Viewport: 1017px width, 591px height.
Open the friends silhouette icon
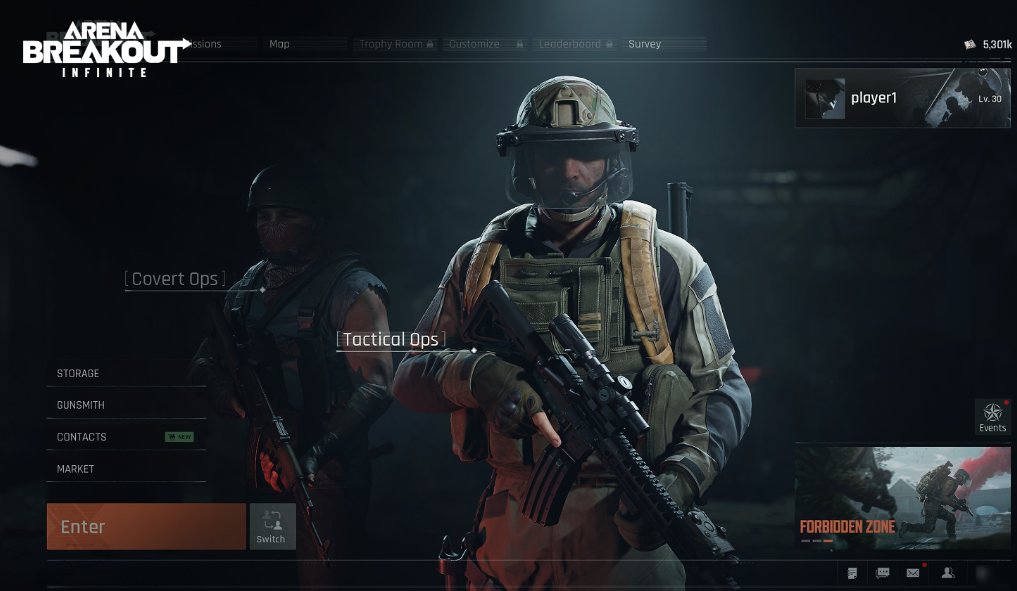948,573
